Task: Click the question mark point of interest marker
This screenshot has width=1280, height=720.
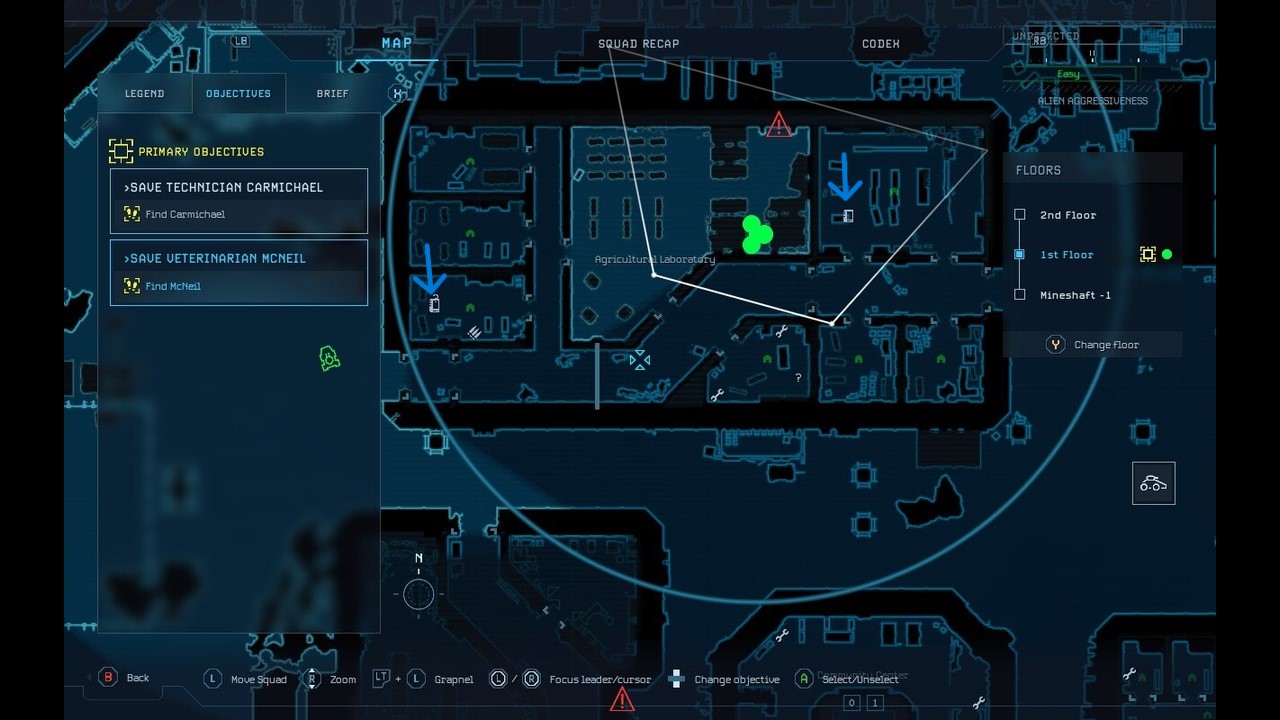Action: (x=797, y=378)
